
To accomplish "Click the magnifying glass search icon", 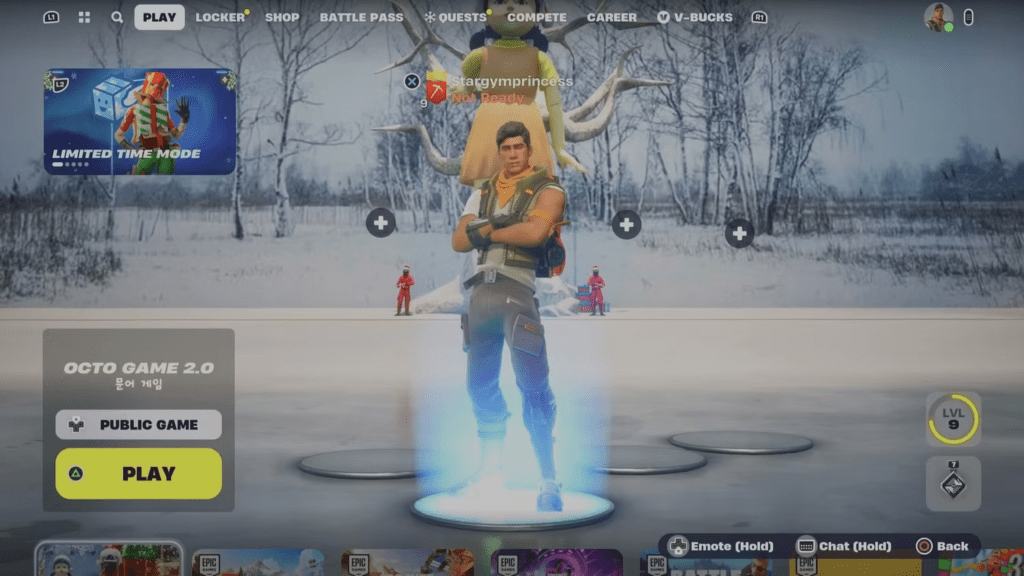I will (x=117, y=17).
